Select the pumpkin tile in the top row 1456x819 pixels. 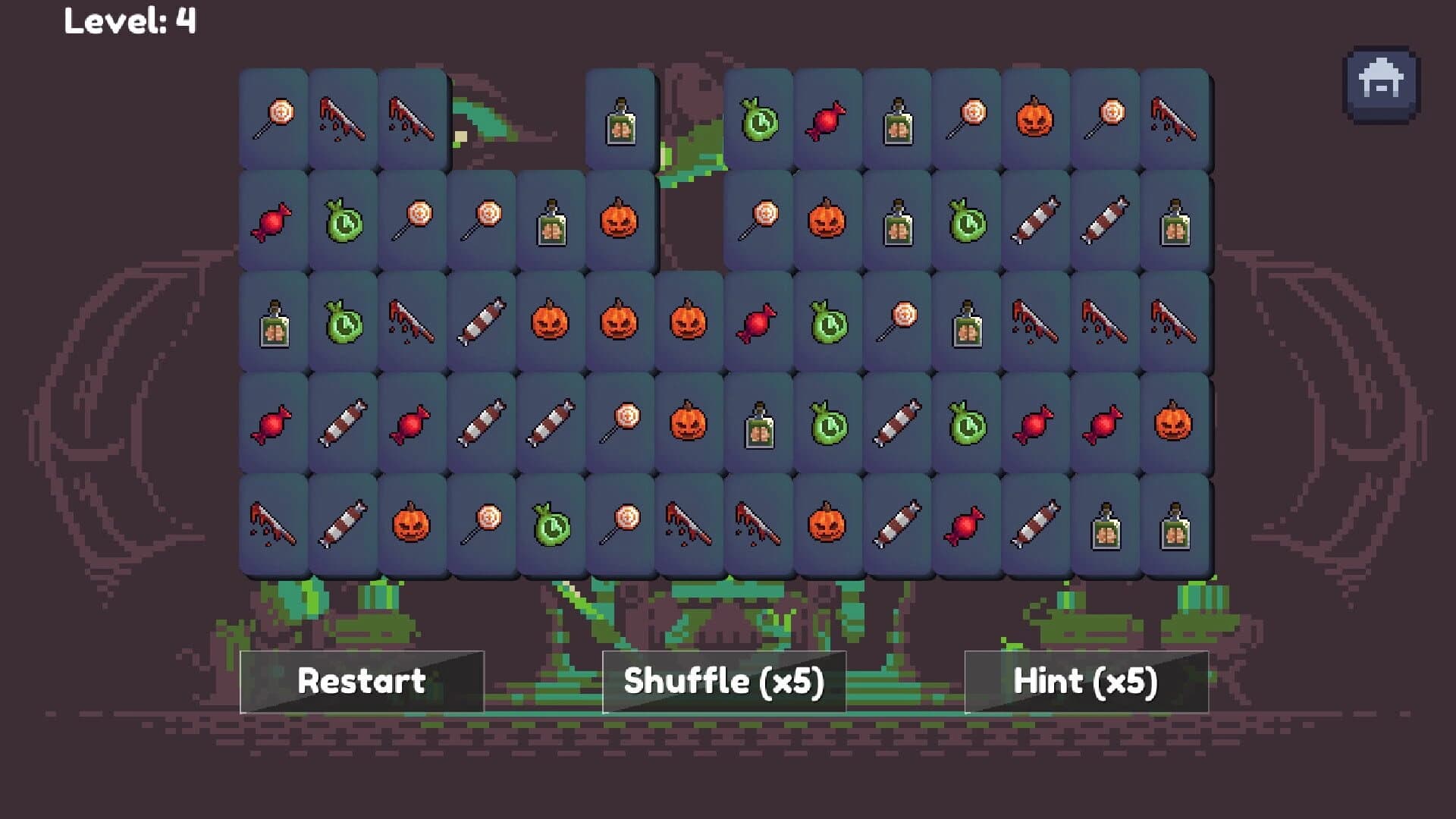(x=1035, y=118)
